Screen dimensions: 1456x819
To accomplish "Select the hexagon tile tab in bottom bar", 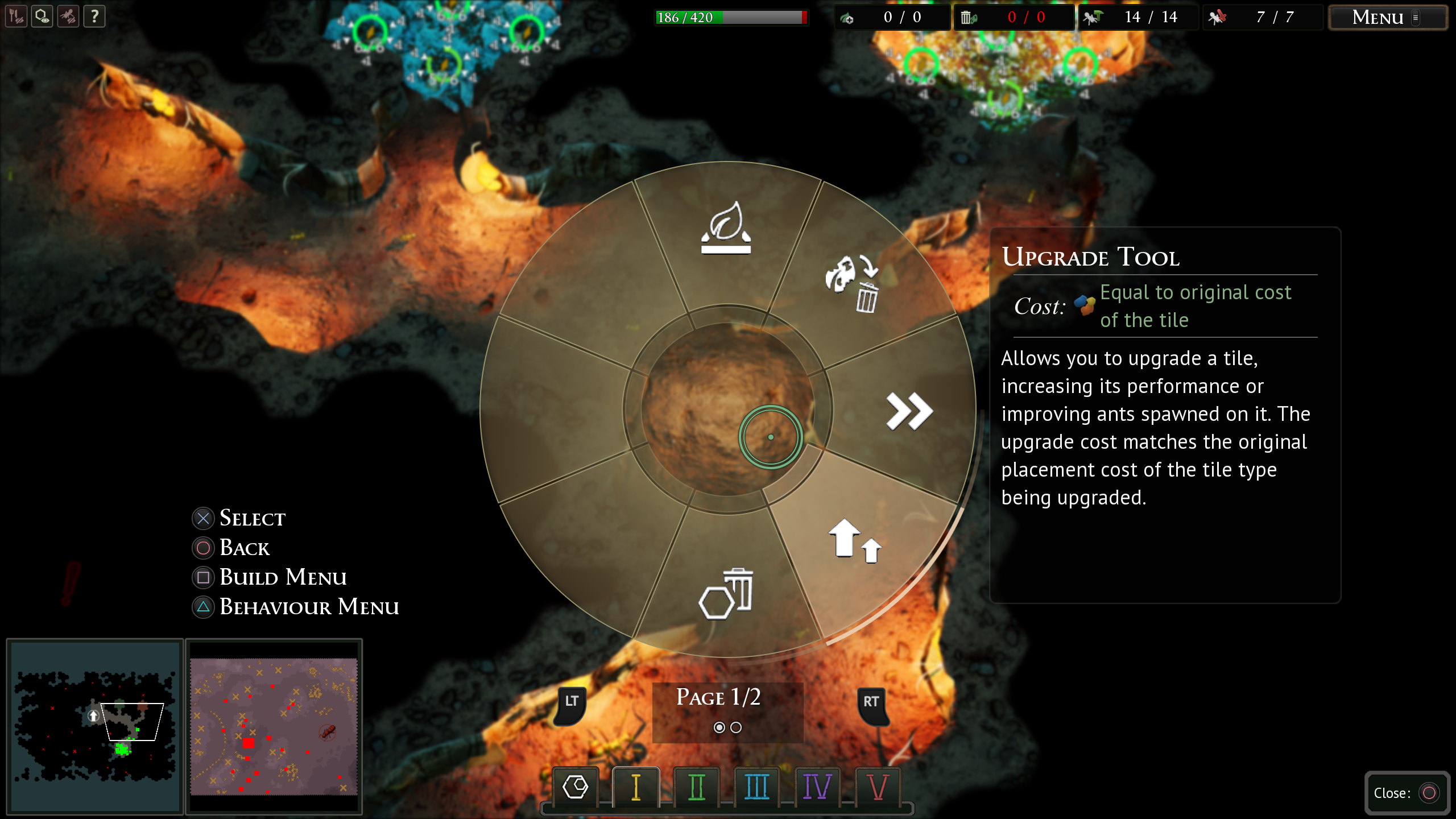I will [x=575, y=787].
